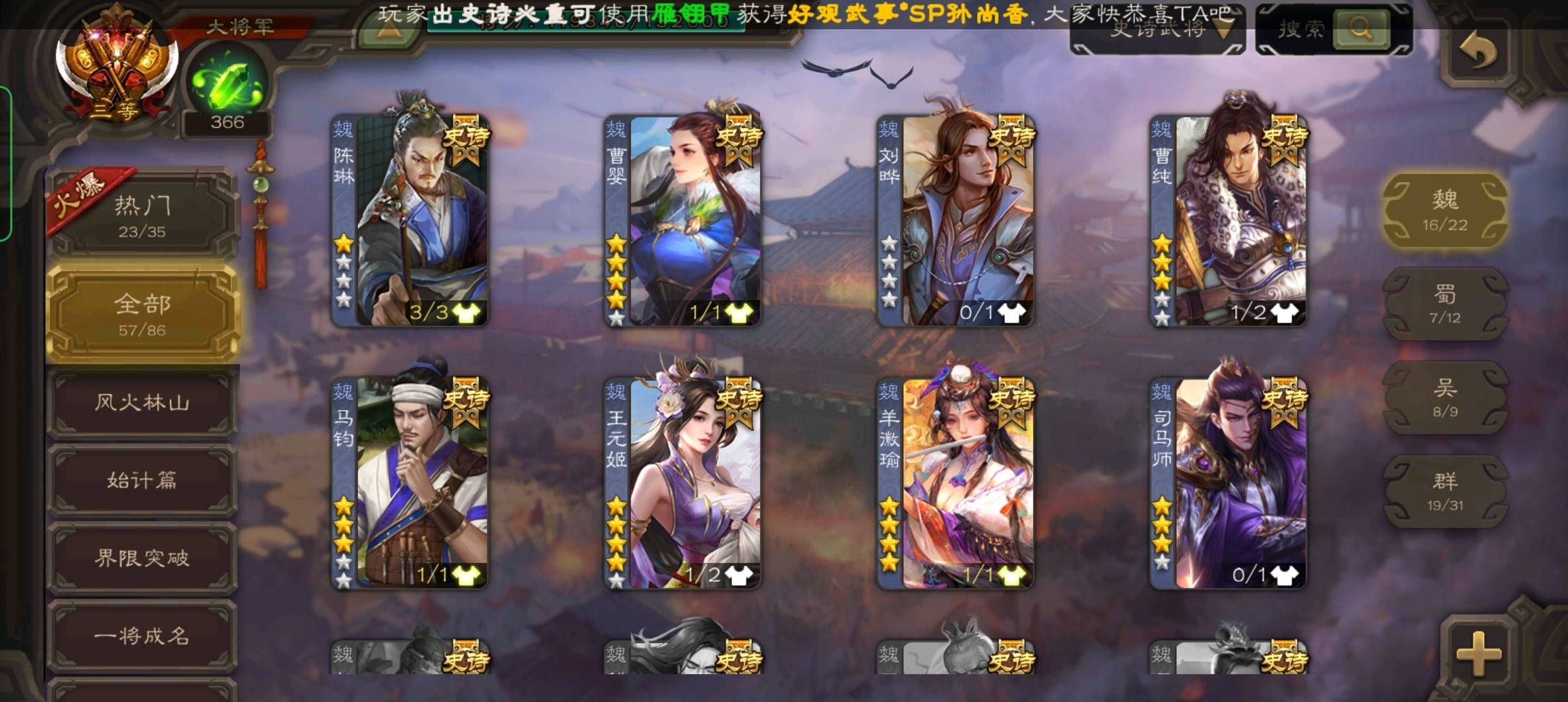Choose the 王元姬 hero card
Viewport: 1568px width, 702px height.
[683, 483]
